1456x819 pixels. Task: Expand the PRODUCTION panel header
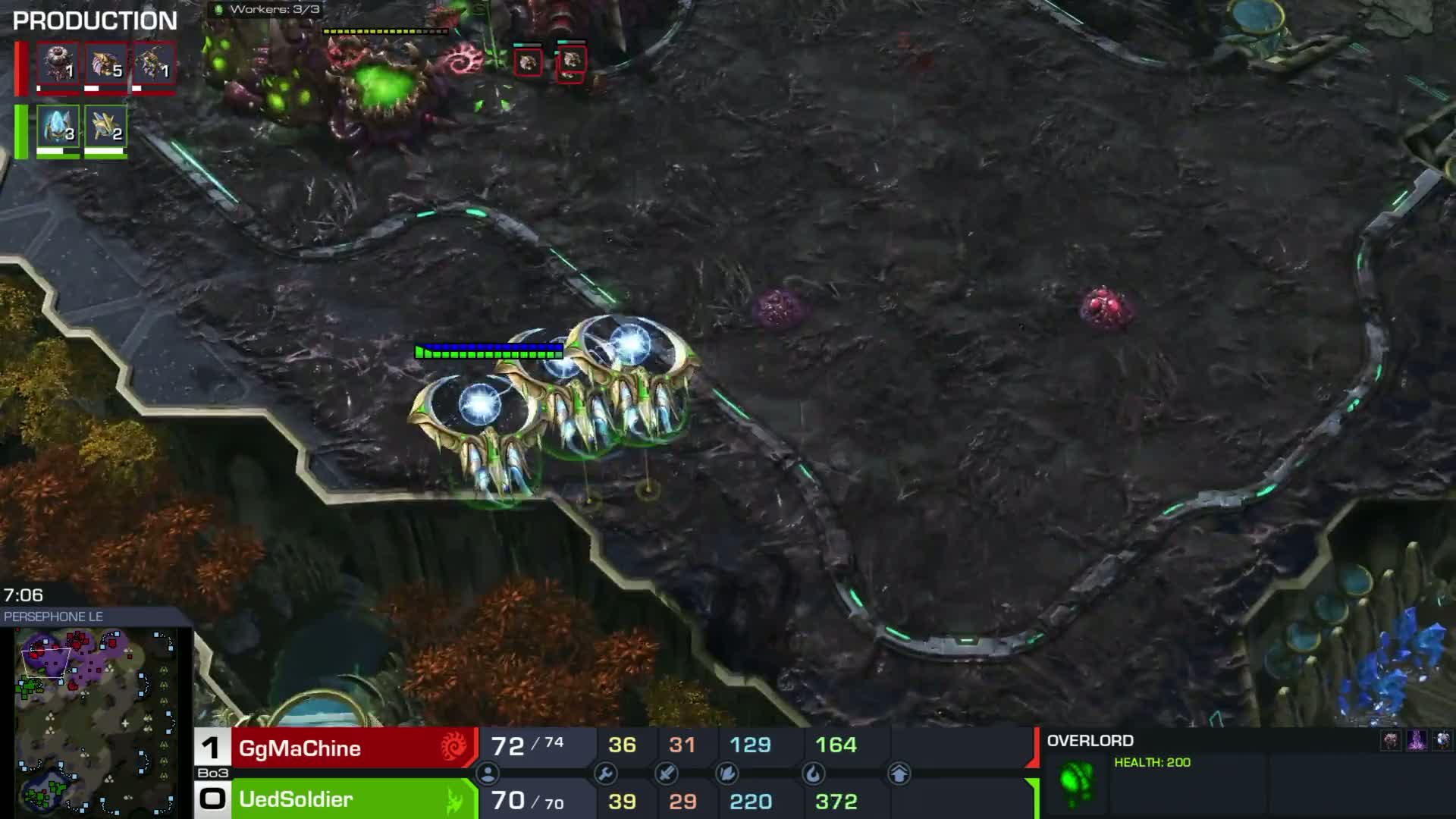95,20
